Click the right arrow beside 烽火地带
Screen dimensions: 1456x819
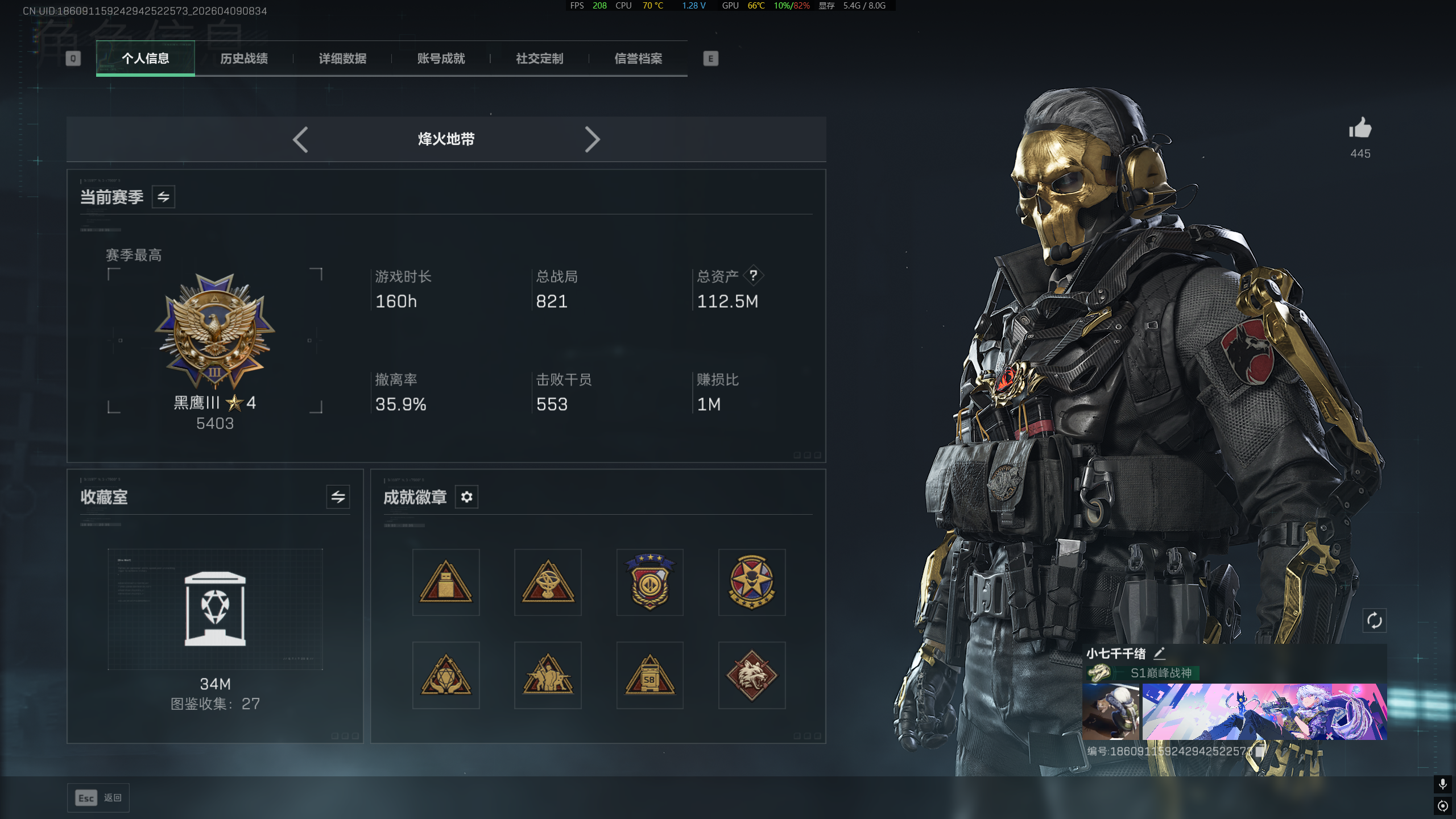tap(592, 139)
